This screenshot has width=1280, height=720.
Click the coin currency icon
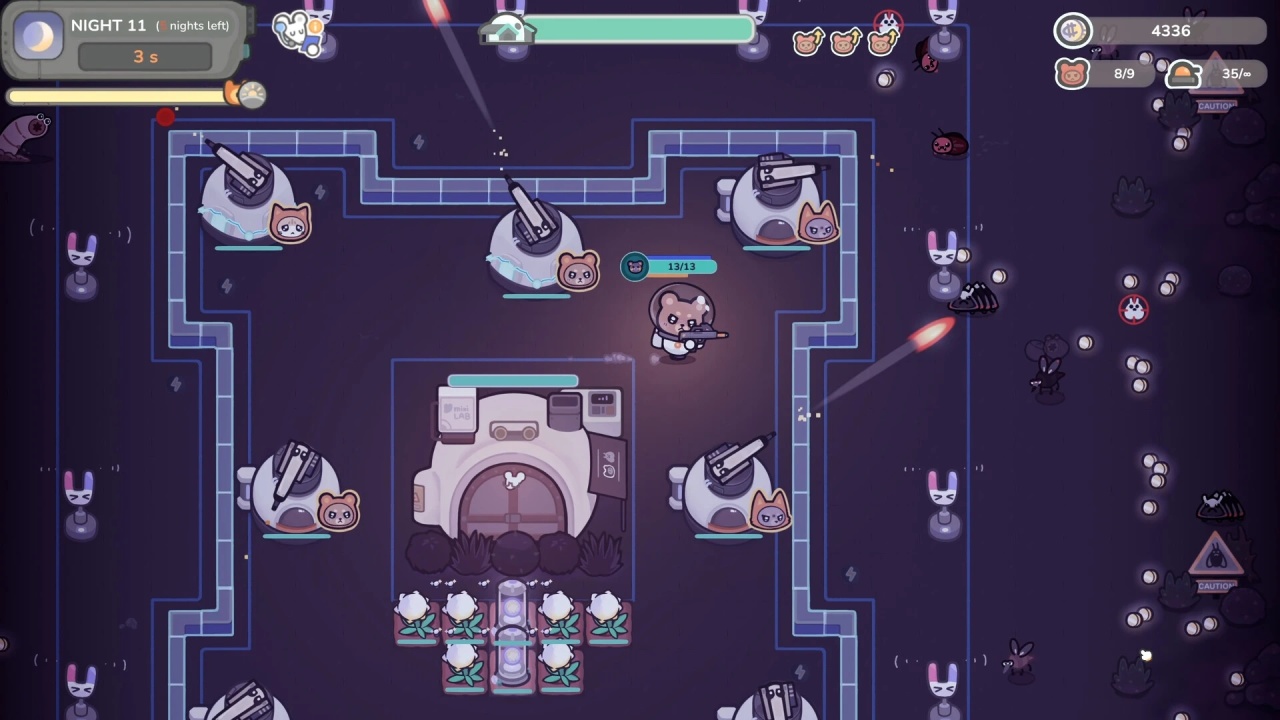(x=1073, y=31)
